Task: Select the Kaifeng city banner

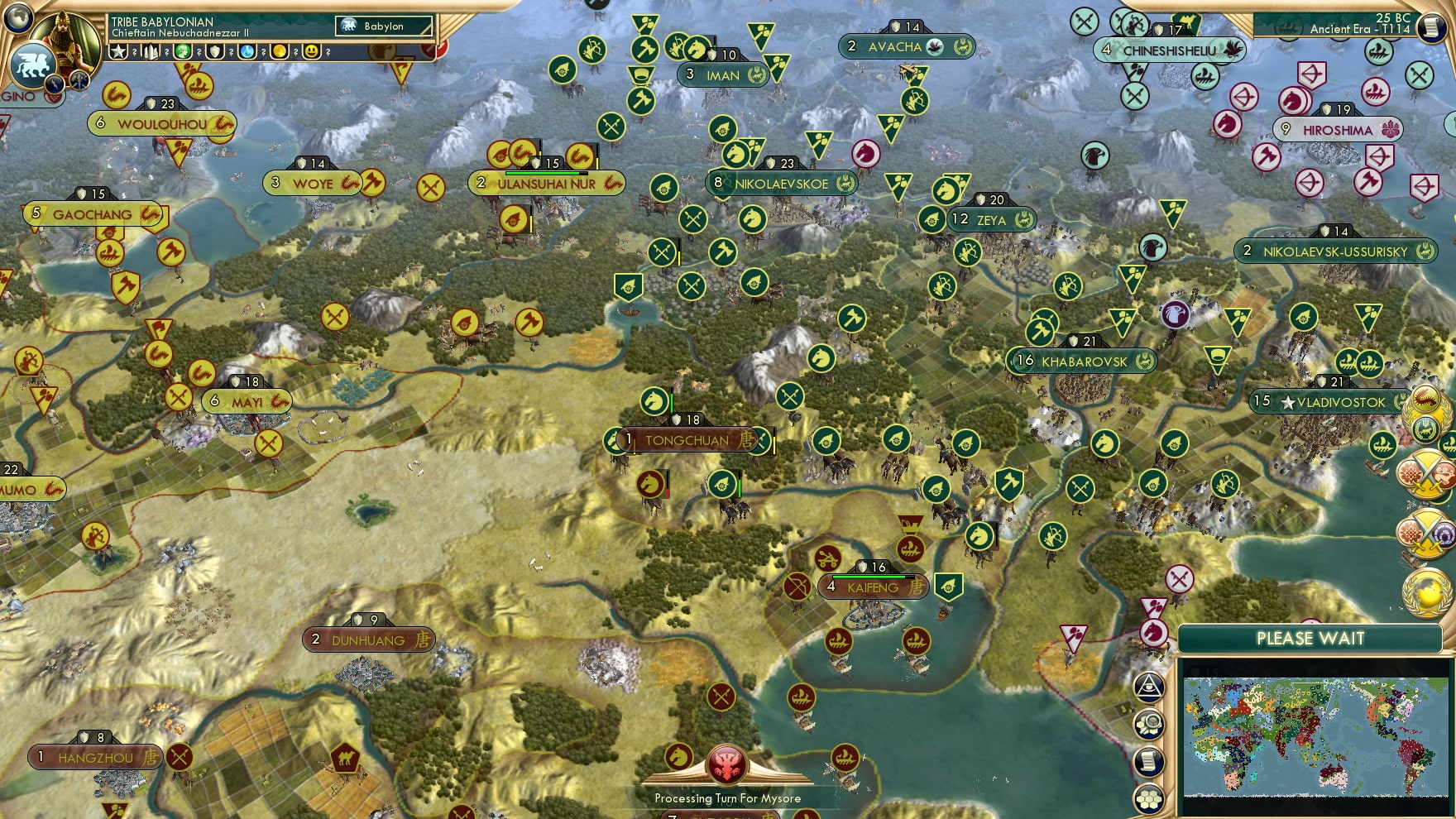Action: pyautogui.click(x=874, y=587)
